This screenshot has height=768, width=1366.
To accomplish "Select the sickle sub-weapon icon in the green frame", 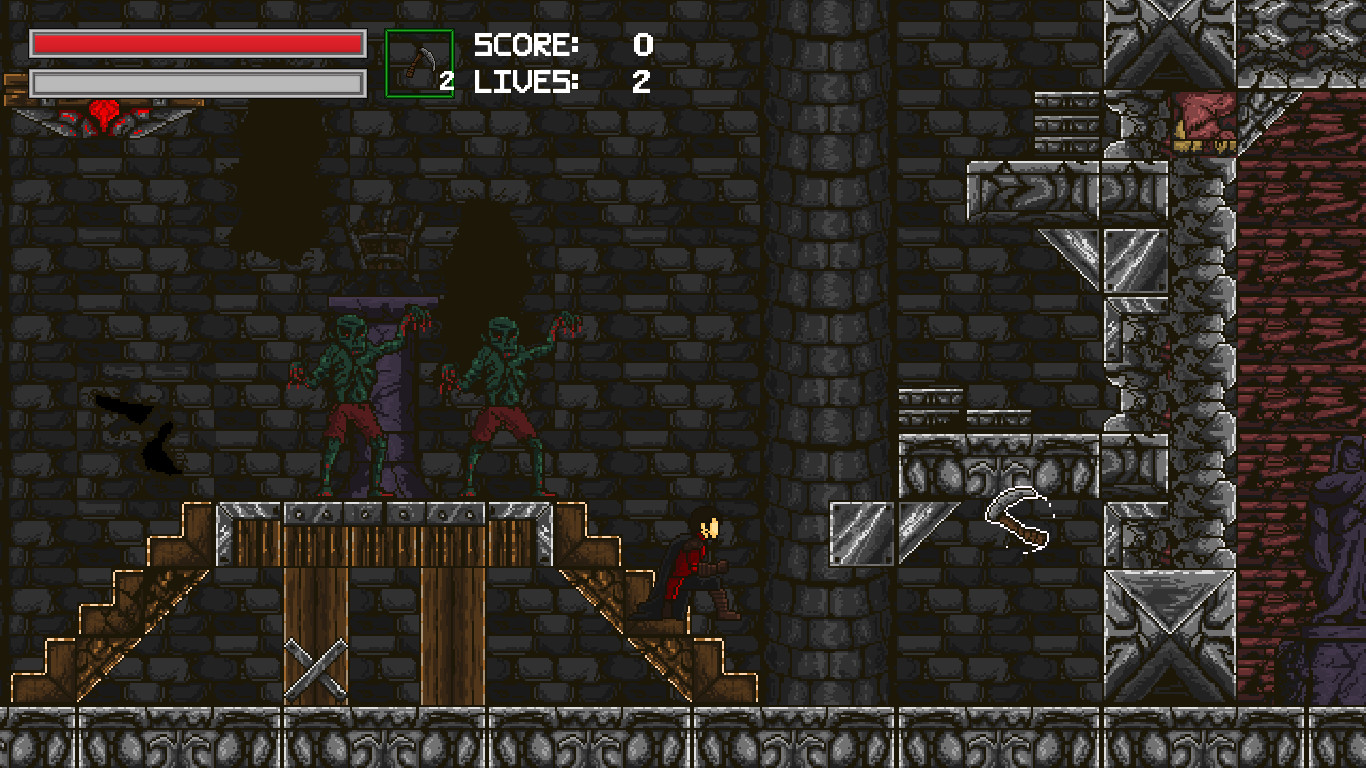I will click(421, 59).
